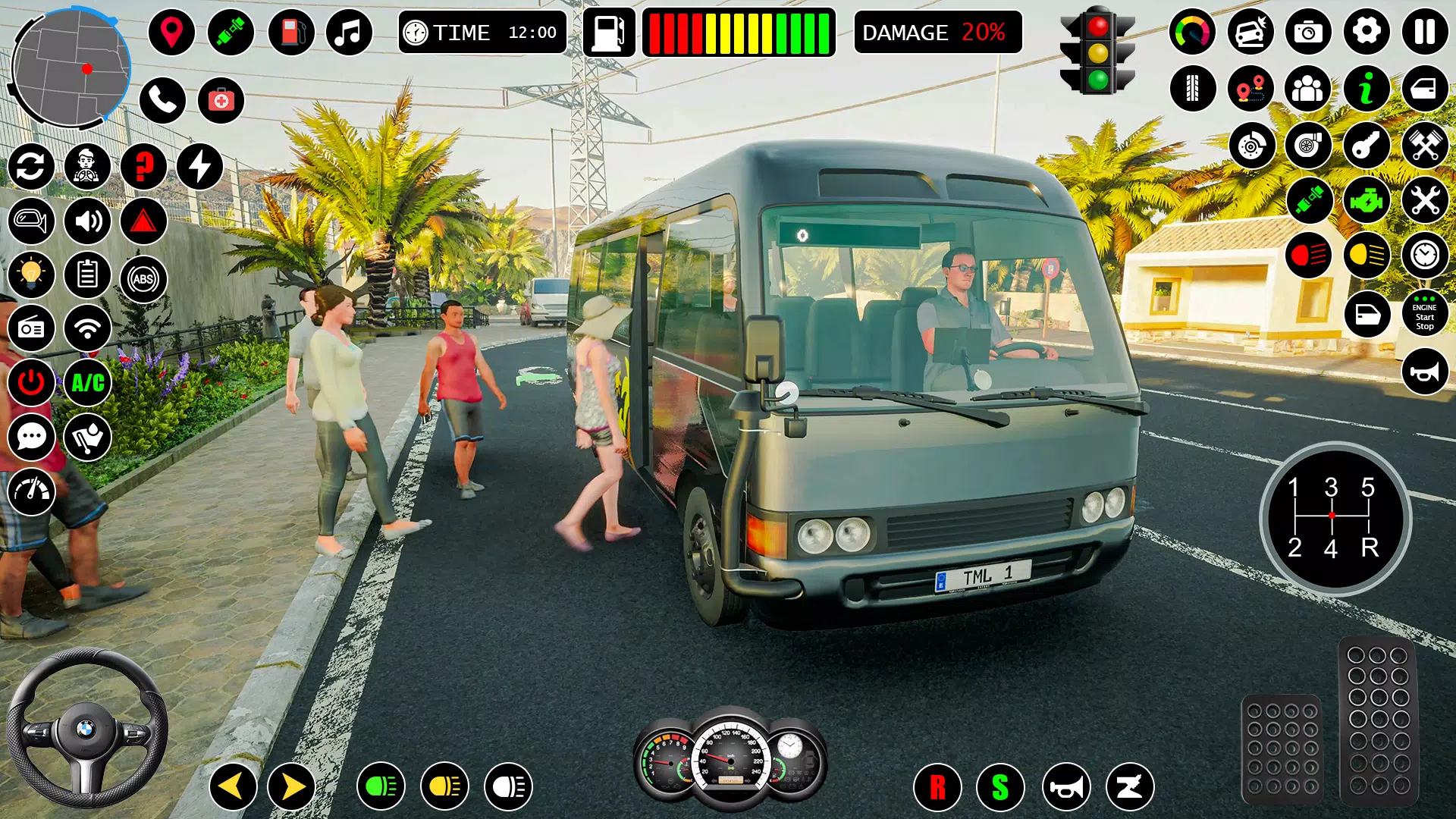This screenshot has width=1456, height=819.
Task: Click the green check-engine icon
Action: [1367, 201]
